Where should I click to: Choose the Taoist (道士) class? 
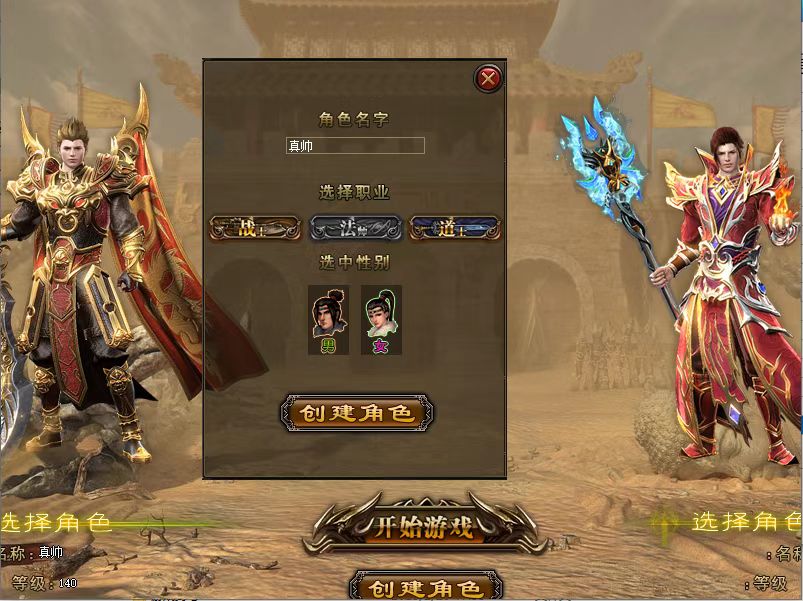click(x=455, y=228)
